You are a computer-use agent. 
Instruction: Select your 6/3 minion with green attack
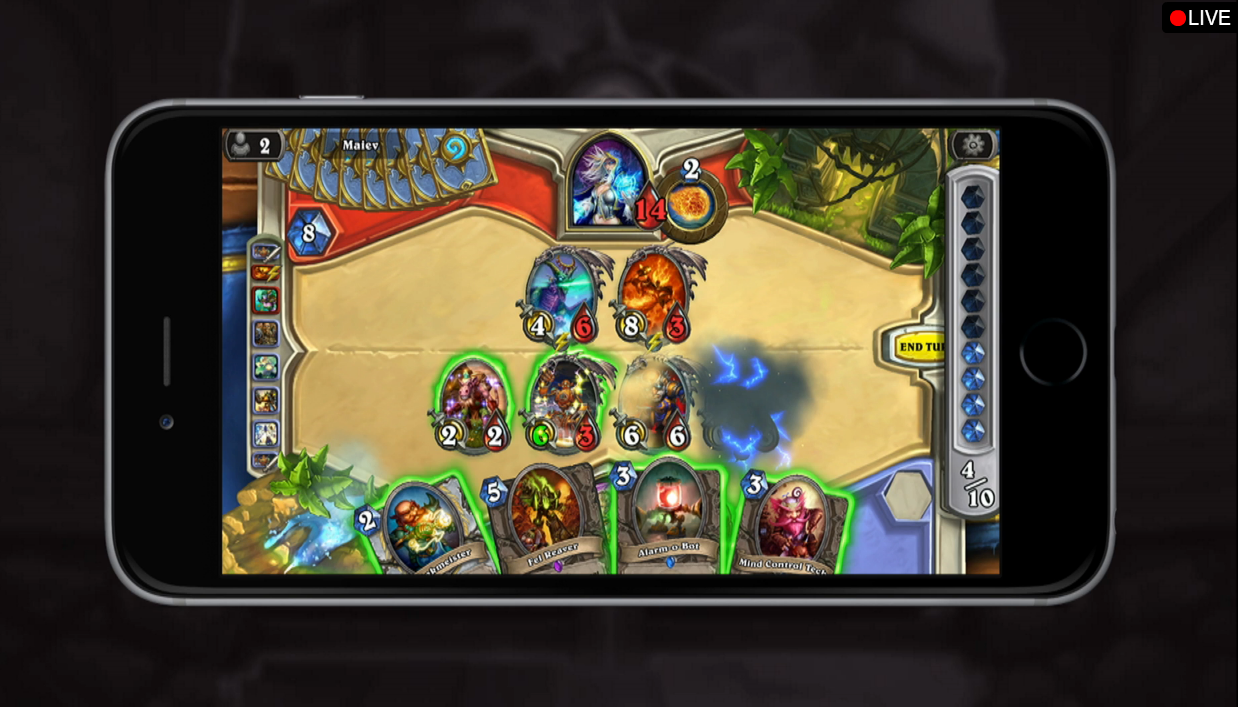[x=563, y=400]
